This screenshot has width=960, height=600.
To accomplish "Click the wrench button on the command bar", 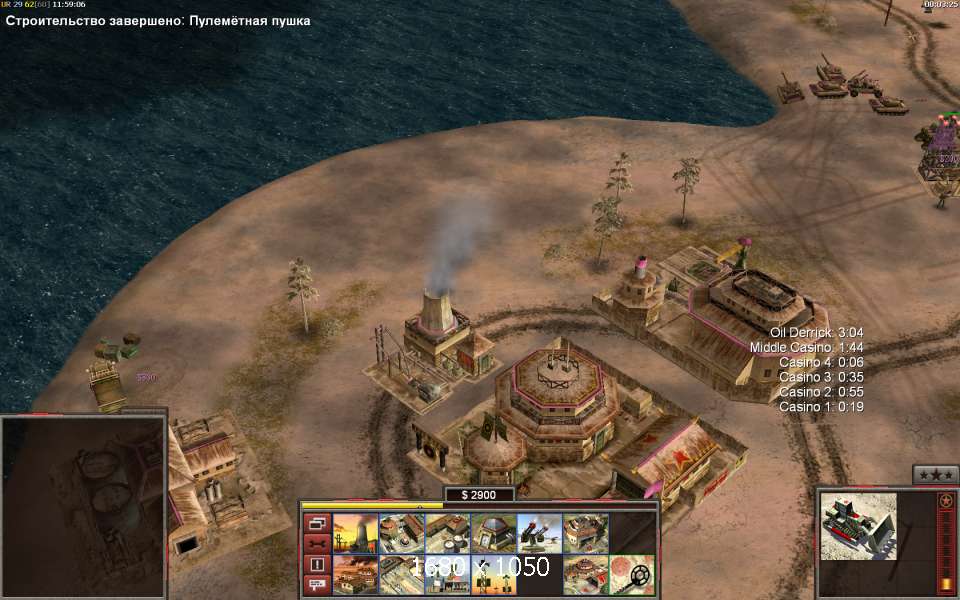I will pos(316,544).
